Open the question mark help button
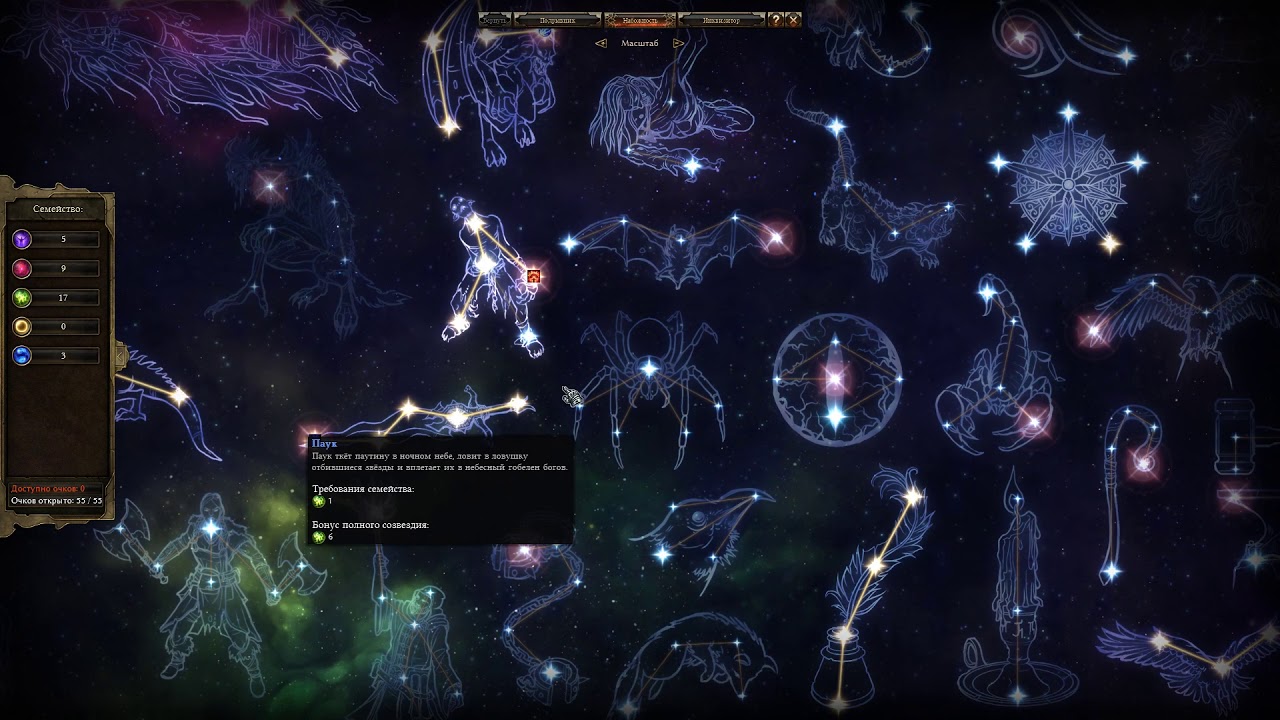Image resolution: width=1280 pixels, height=720 pixels. pos(776,20)
